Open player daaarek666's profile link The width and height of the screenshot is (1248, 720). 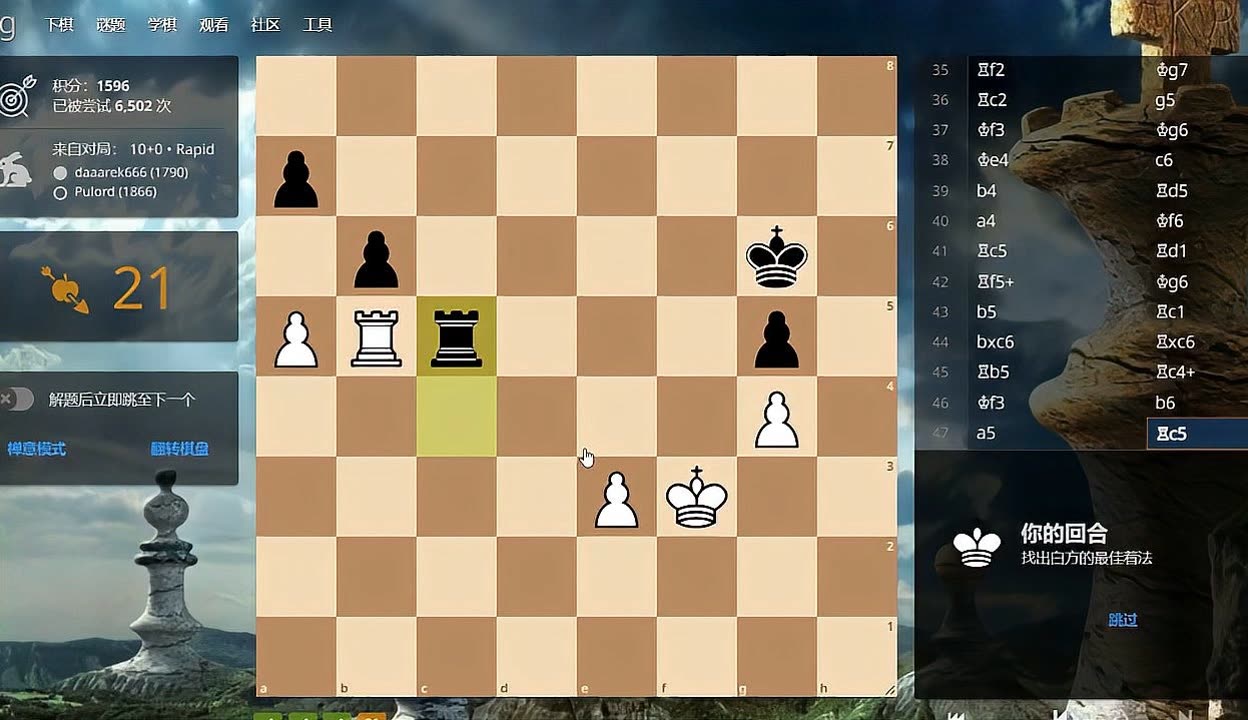coord(130,172)
